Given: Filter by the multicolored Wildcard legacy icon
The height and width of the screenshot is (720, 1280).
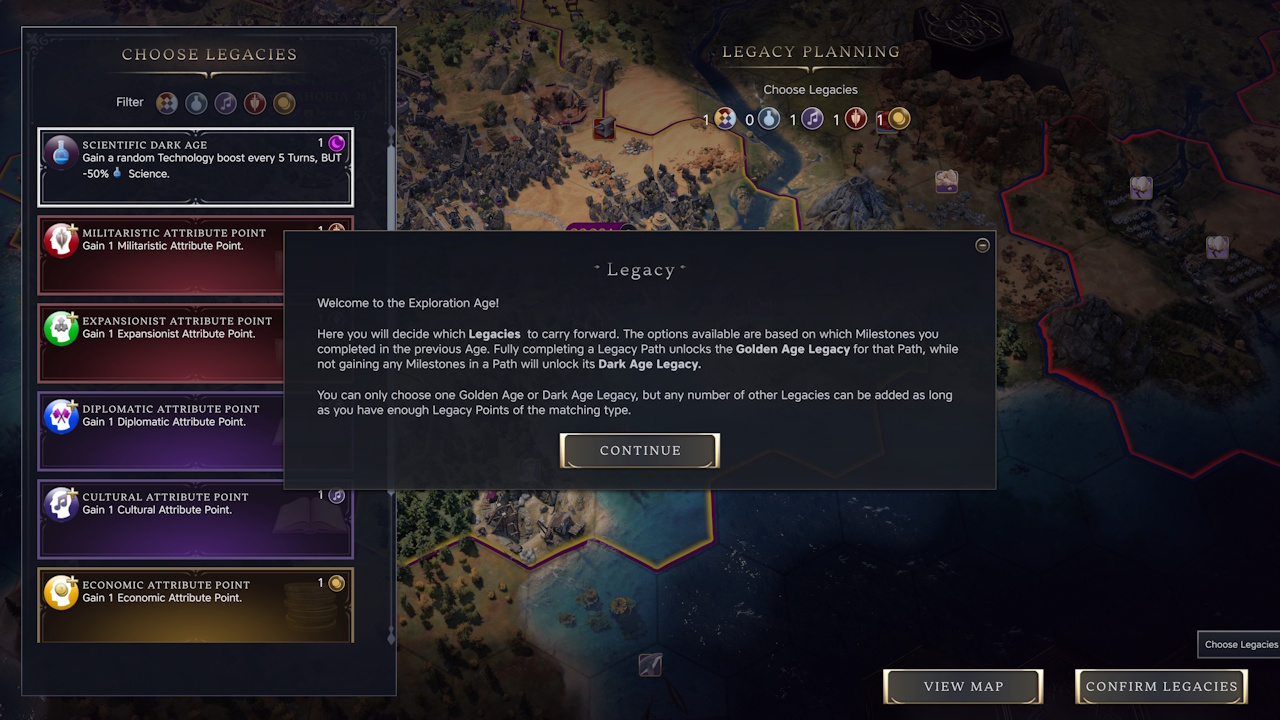Looking at the screenshot, I should (167, 102).
